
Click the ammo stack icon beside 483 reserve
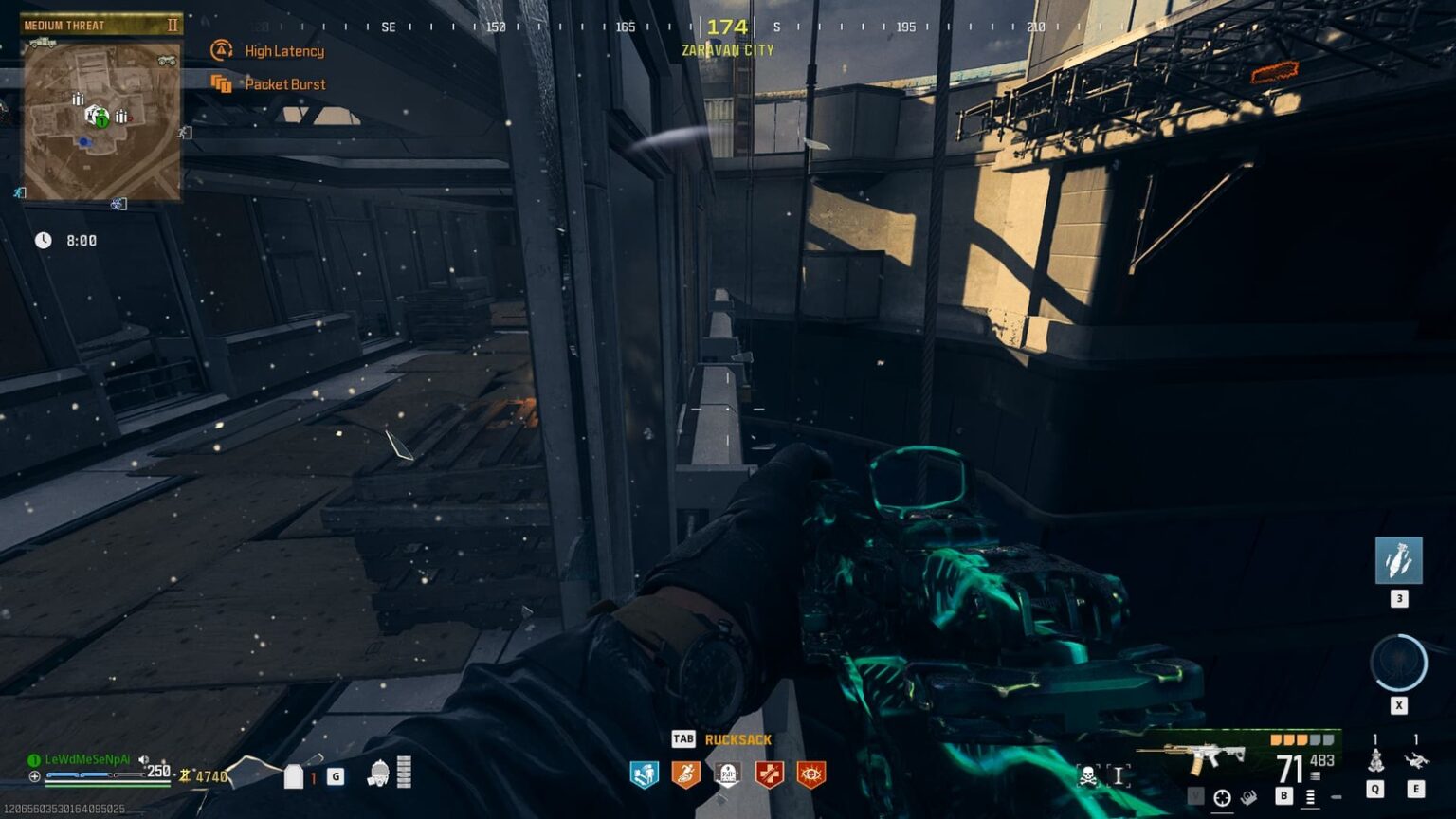coord(1316,774)
